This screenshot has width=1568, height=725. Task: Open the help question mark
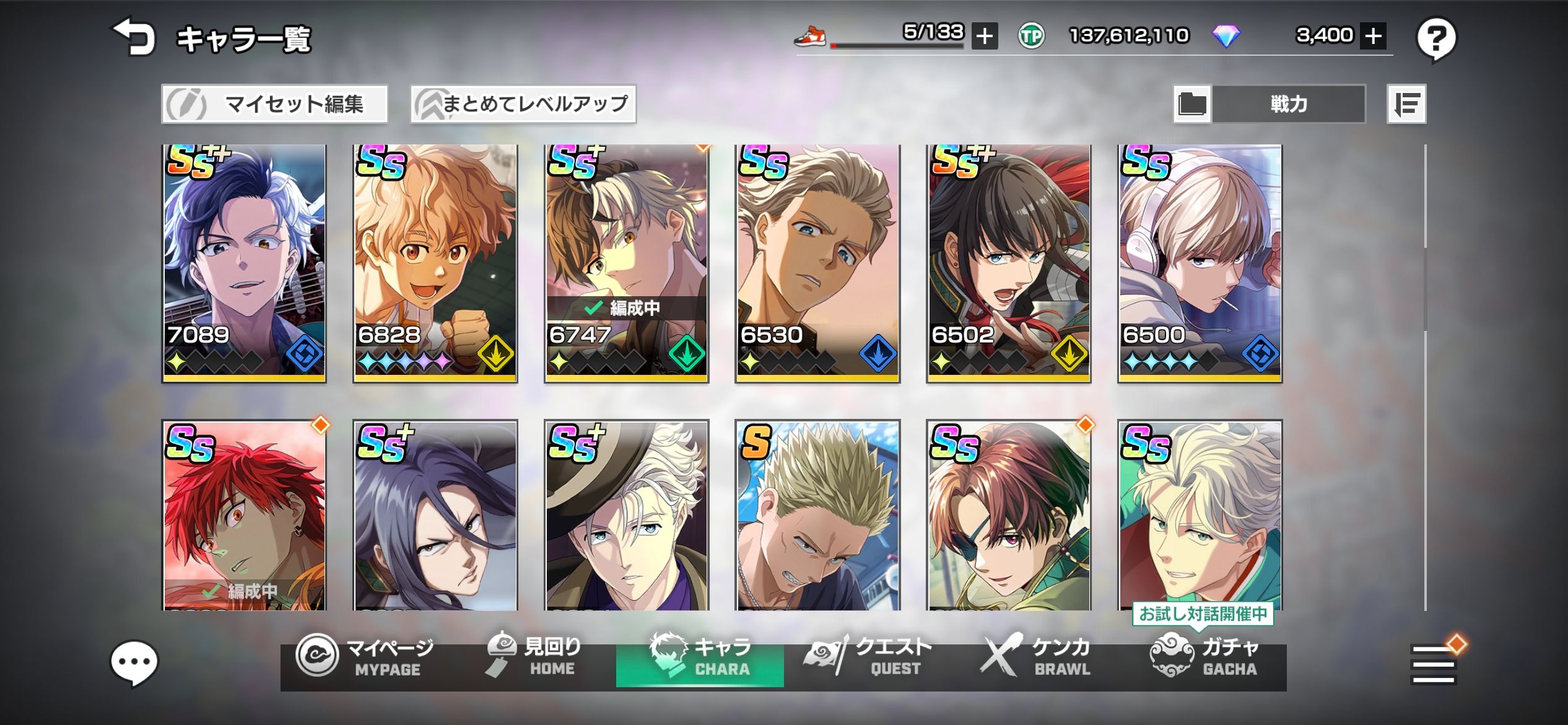[1436, 39]
